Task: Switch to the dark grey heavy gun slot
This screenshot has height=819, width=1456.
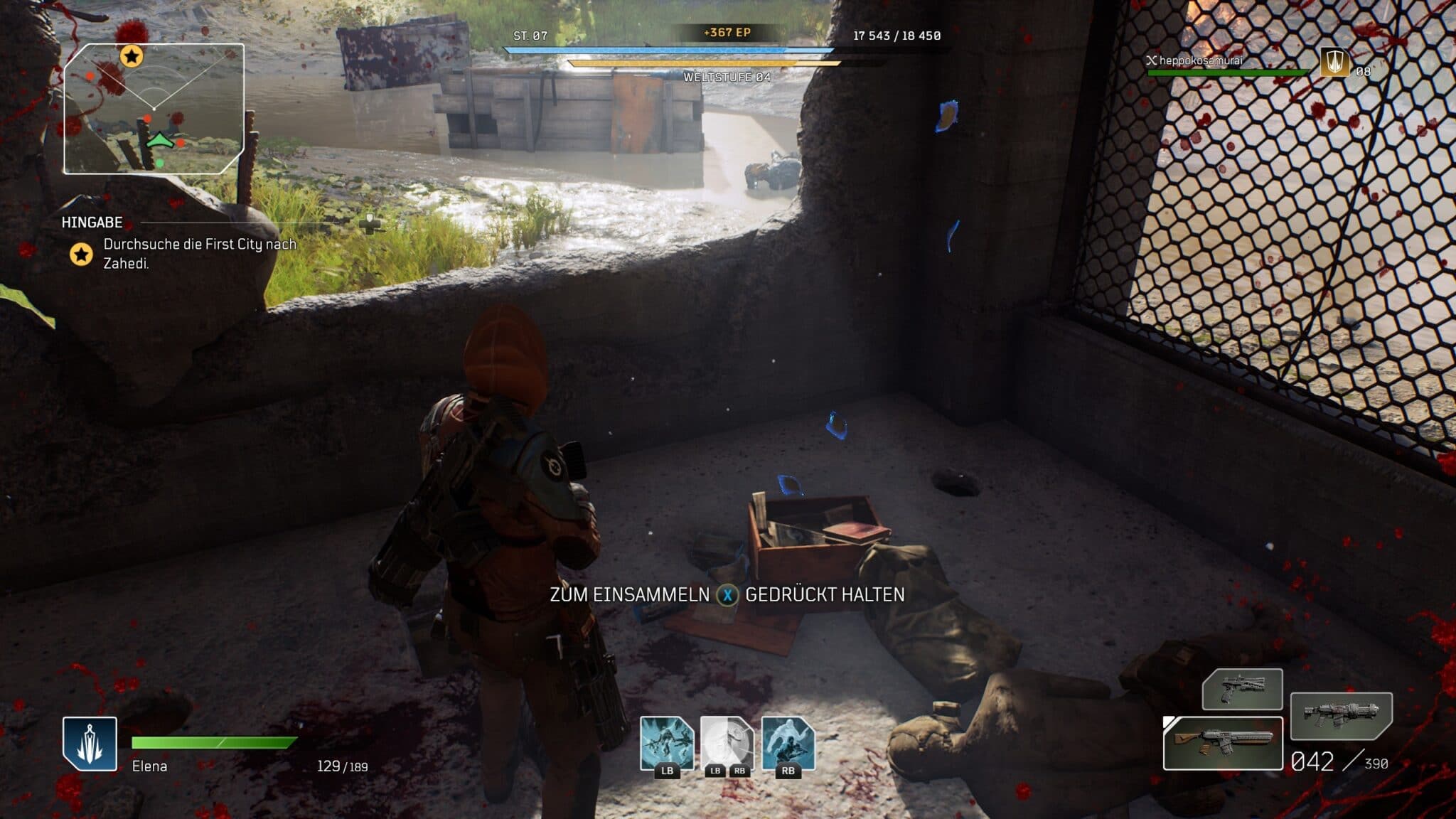Action: click(x=1341, y=715)
